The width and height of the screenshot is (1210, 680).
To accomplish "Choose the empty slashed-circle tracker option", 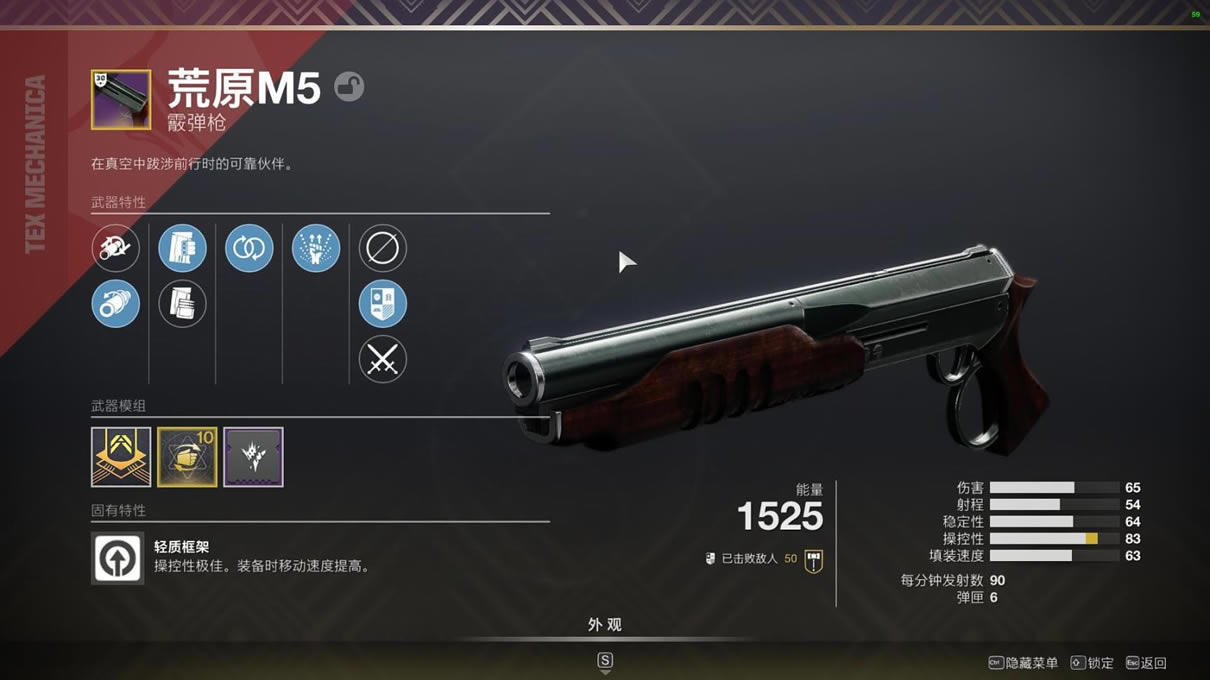I will tap(383, 248).
